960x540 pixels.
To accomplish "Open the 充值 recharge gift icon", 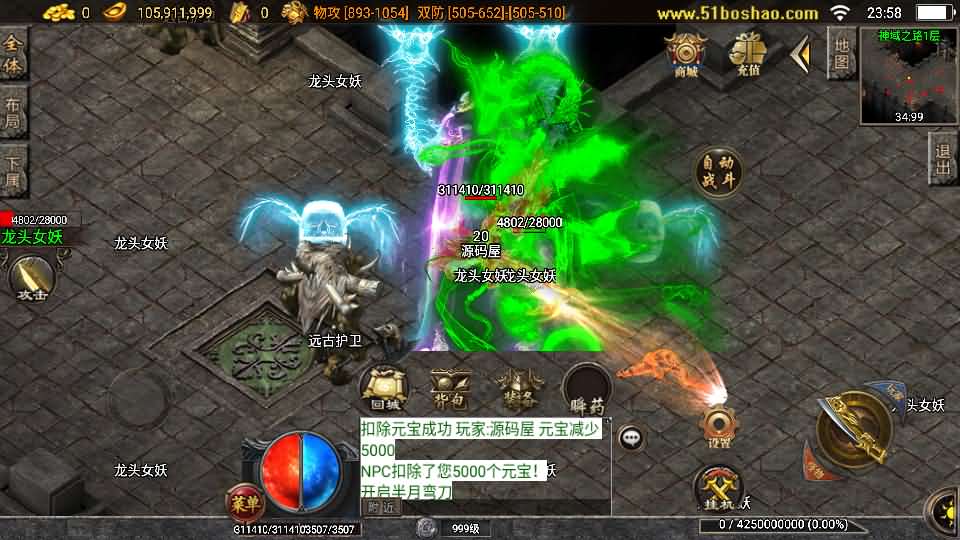I will tap(746, 54).
